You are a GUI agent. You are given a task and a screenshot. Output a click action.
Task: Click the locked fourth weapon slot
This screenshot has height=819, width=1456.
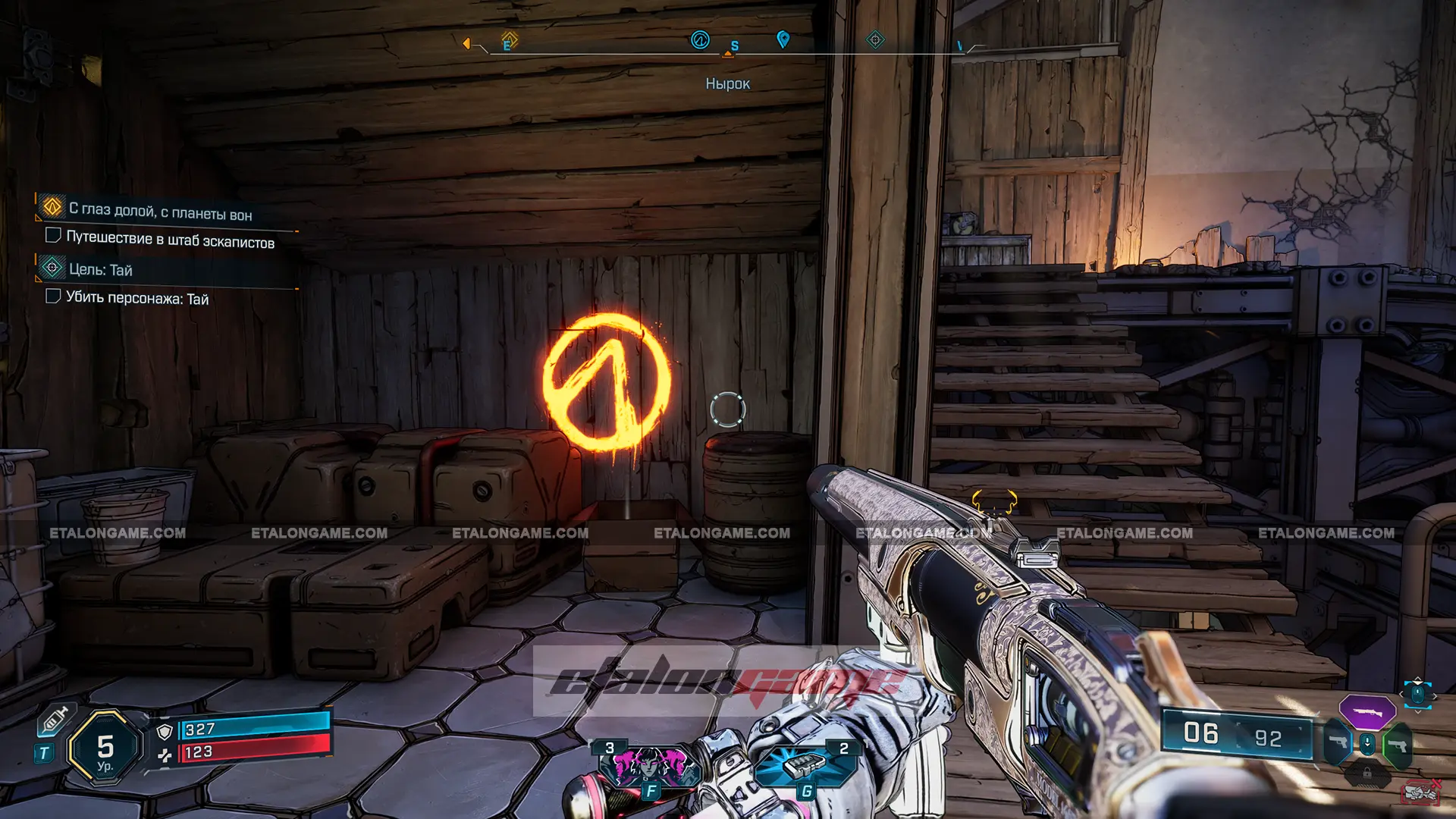[x=1367, y=773]
